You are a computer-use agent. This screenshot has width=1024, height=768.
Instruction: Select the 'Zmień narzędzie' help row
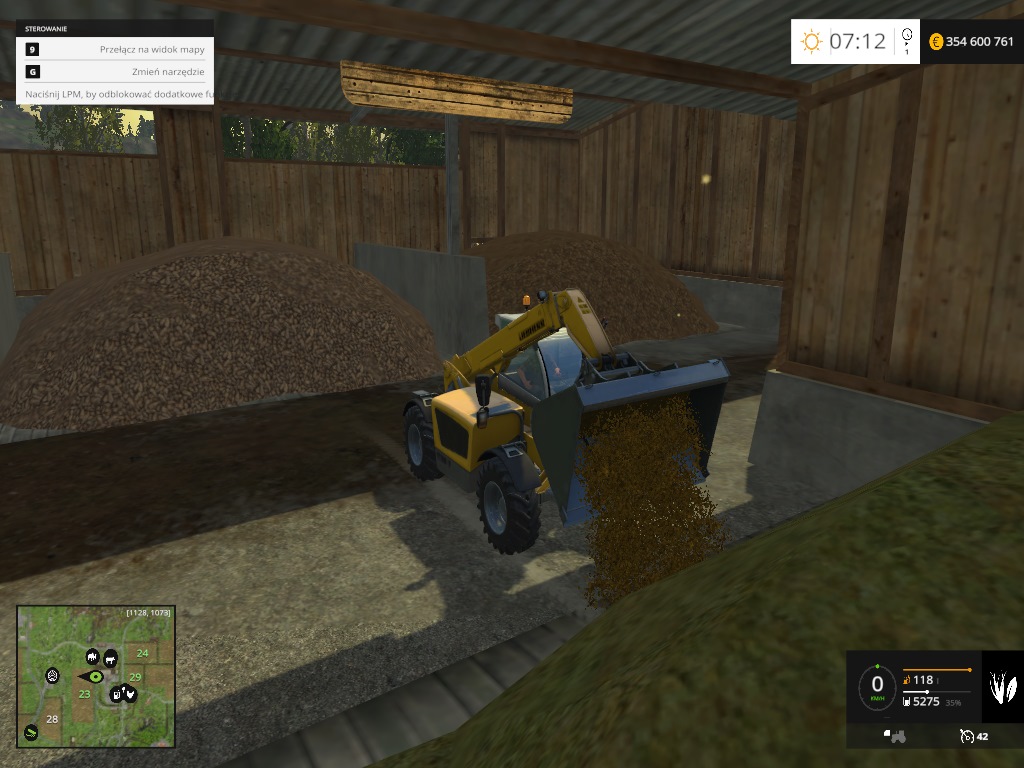pos(114,72)
